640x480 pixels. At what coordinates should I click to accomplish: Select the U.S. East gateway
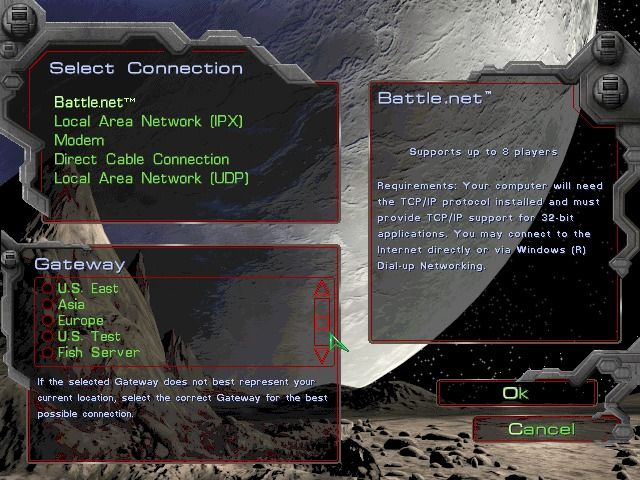[x=87, y=288]
